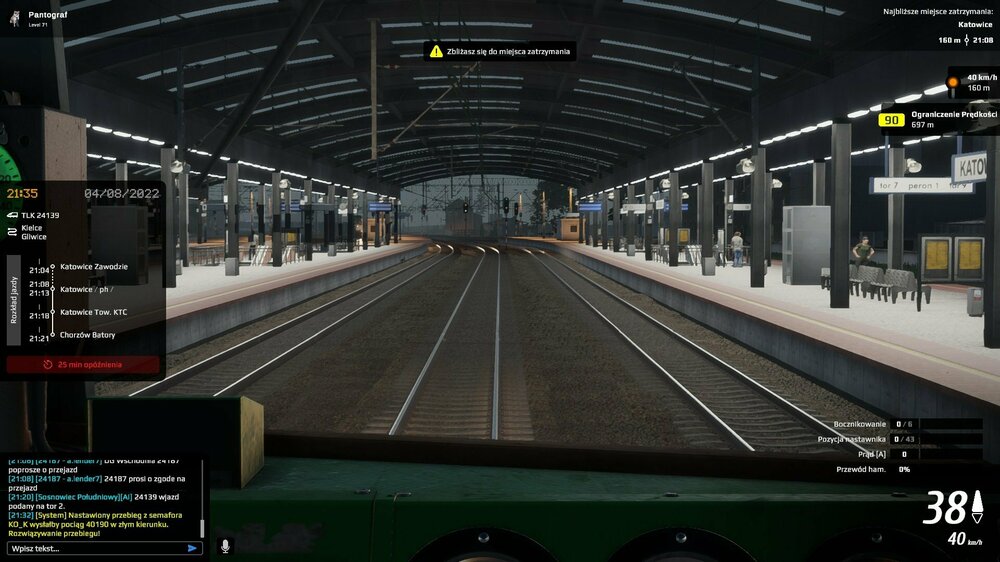Image resolution: width=1000 pixels, height=562 pixels.
Task: Select the Chorzów Batory timetable stop
Action: 87,335
